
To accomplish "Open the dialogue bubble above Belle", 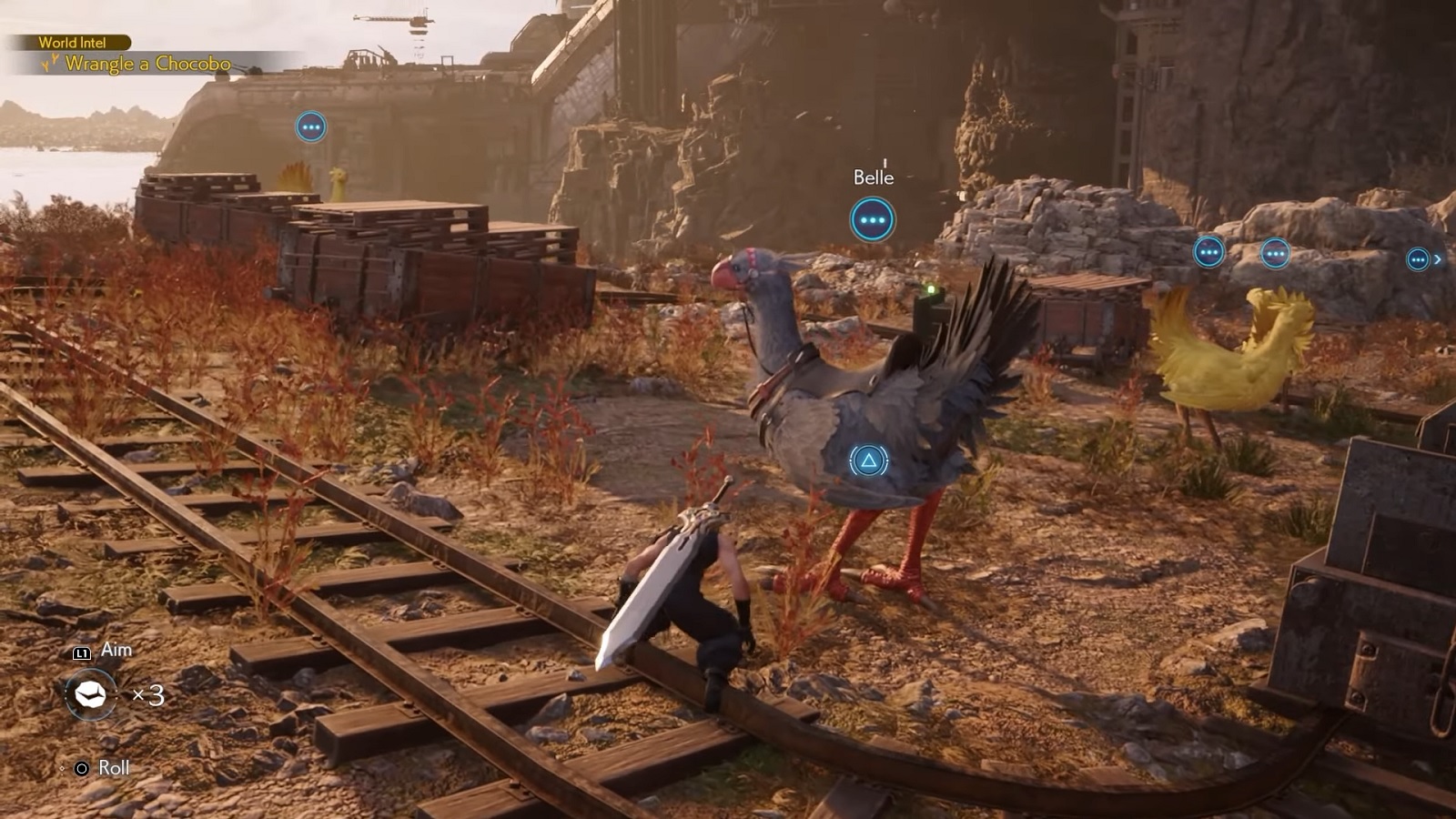I will (x=872, y=219).
